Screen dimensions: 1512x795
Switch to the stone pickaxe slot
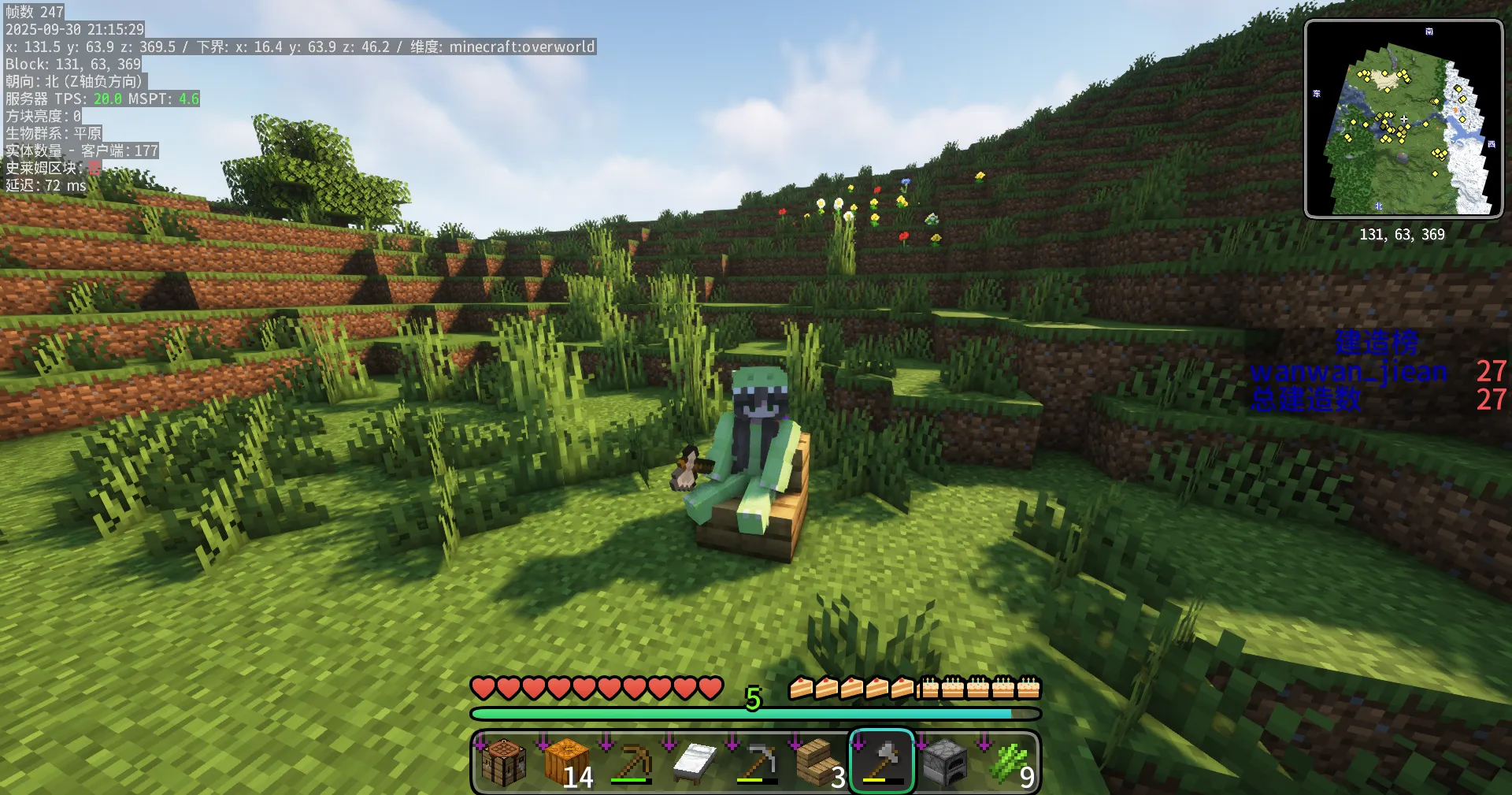click(756, 762)
